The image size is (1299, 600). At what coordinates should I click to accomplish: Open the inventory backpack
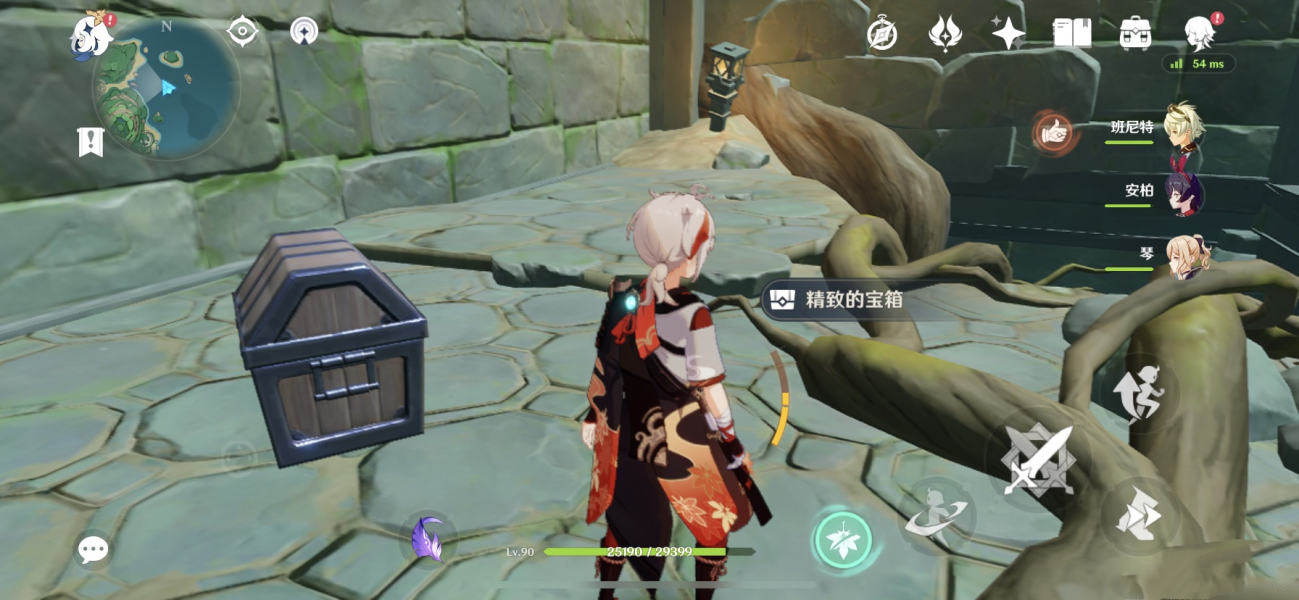coord(1135,34)
